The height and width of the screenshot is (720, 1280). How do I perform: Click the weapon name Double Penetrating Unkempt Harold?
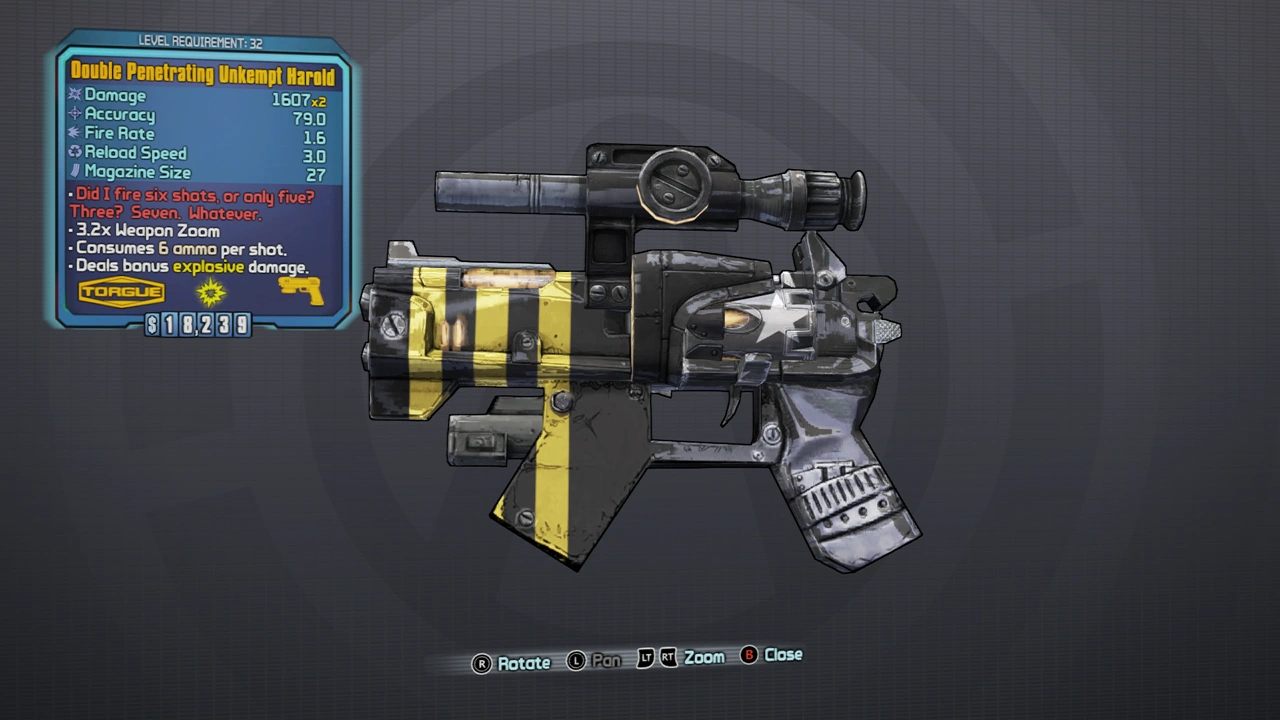pyautogui.click(x=203, y=75)
